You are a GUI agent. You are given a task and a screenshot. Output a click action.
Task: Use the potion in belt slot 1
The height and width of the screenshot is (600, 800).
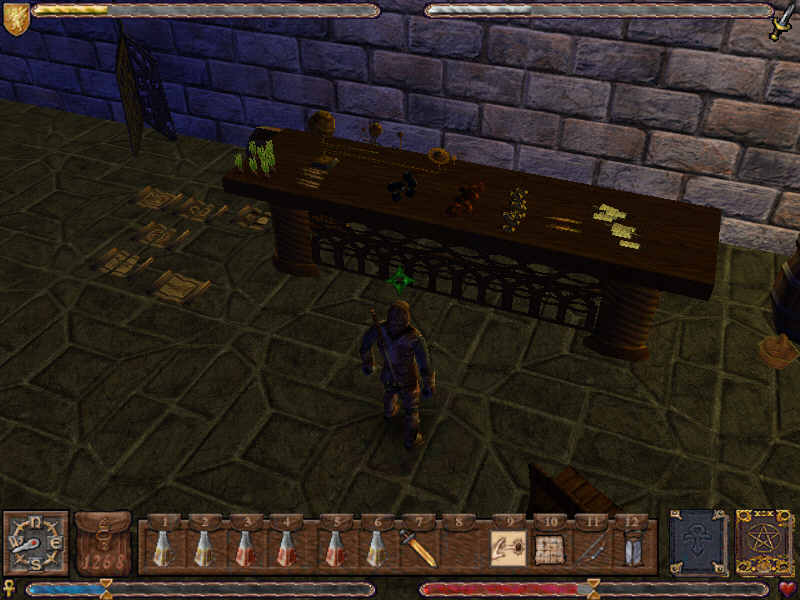162,548
